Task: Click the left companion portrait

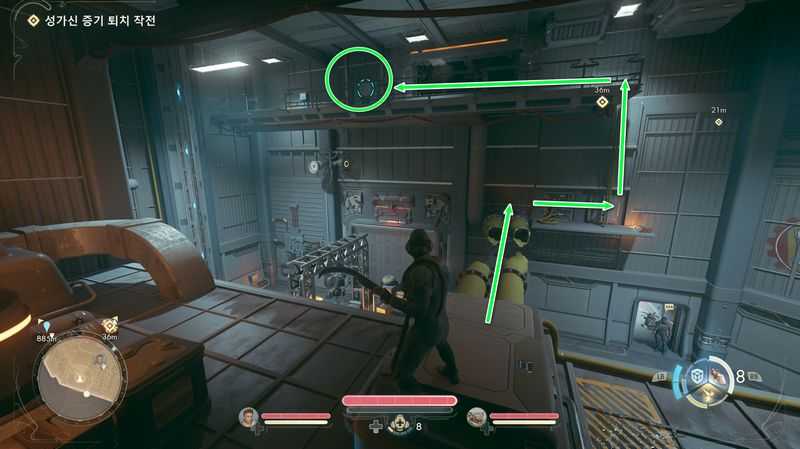Action: 247,416
